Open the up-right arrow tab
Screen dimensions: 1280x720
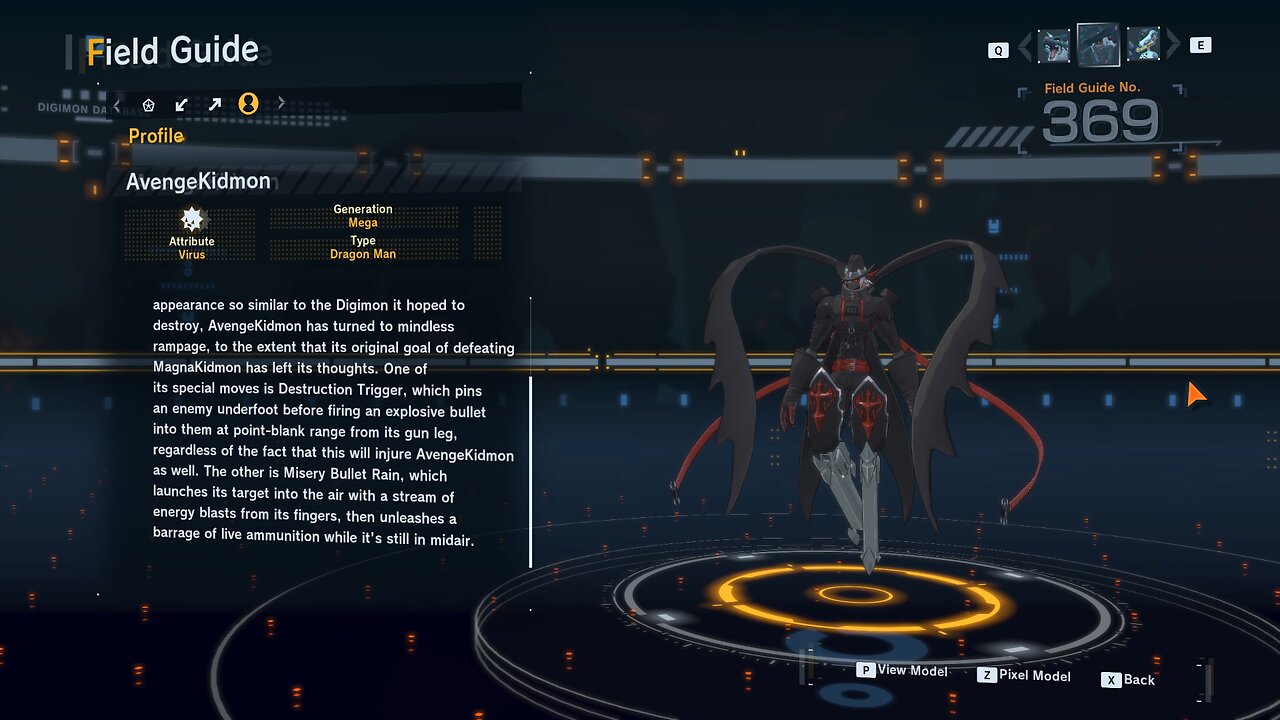point(215,104)
